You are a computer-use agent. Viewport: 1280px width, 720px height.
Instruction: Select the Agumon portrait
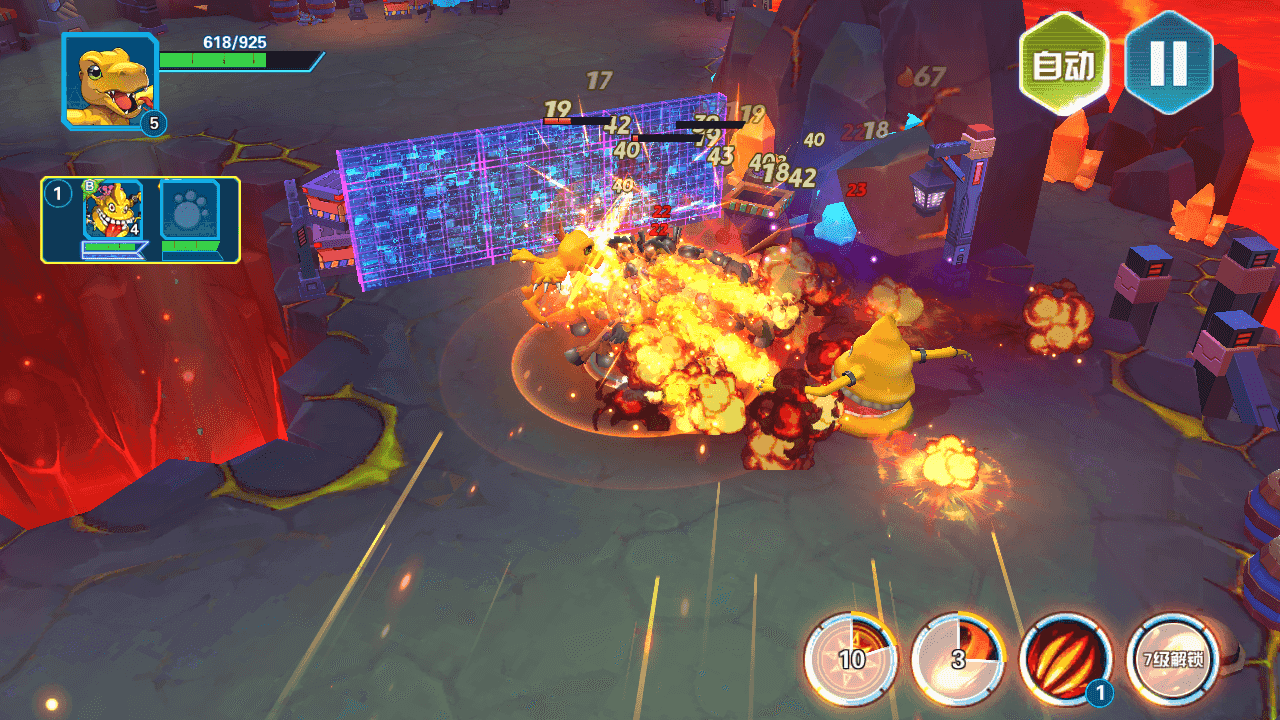point(109,82)
